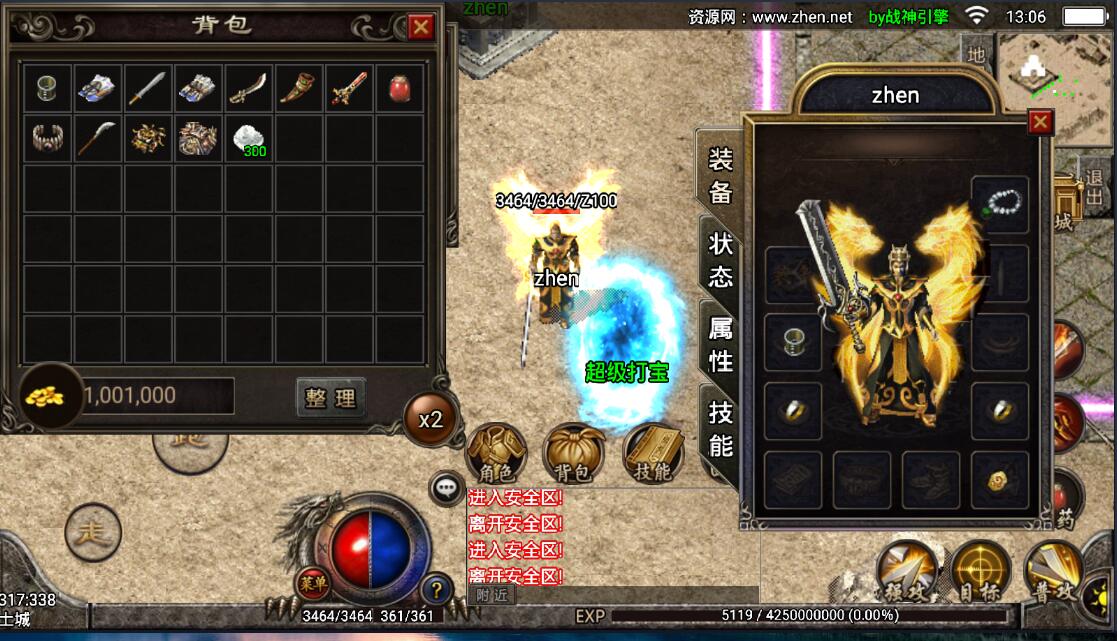Show the 属性 attributes tab
The image size is (1117, 641).
[720, 343]
